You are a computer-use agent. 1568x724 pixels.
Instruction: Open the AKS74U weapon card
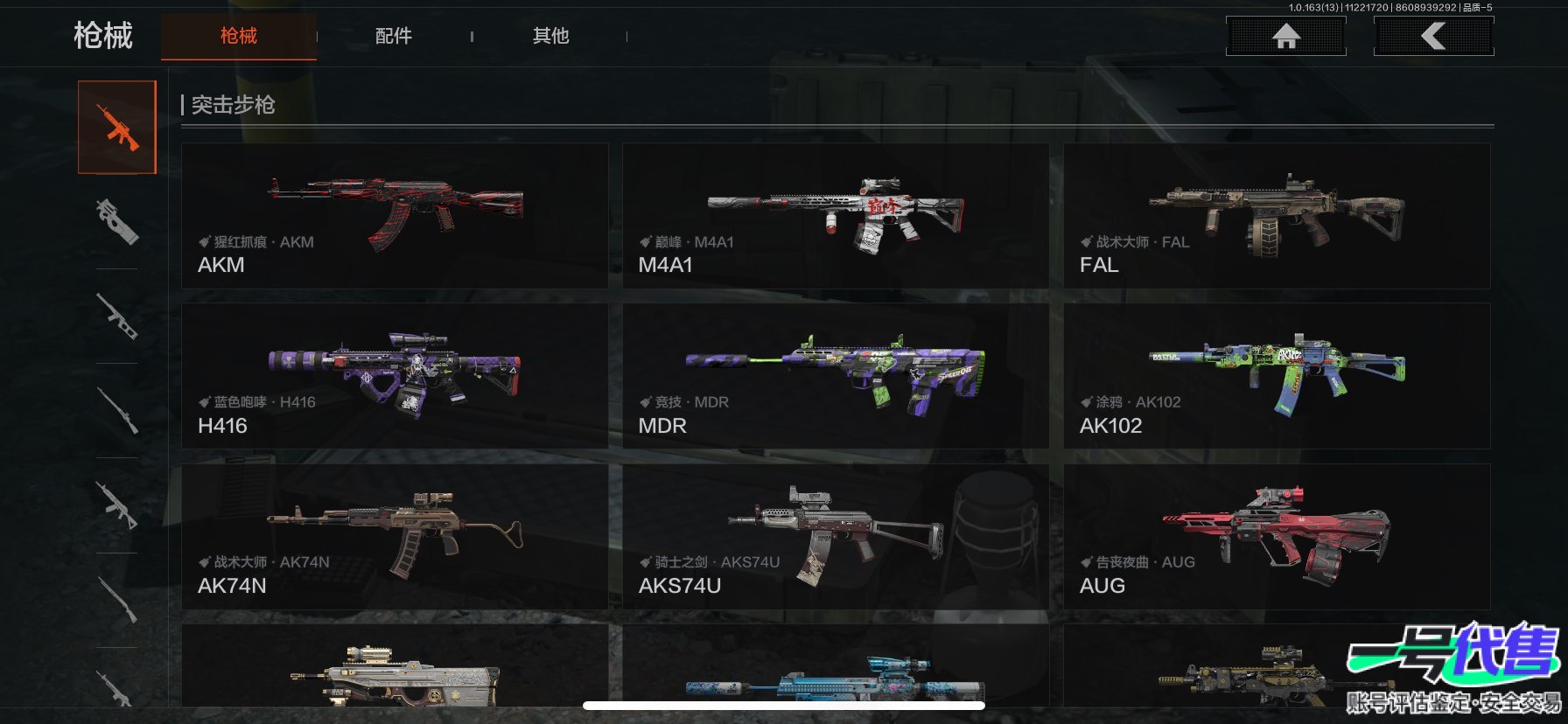pos(835,536)
